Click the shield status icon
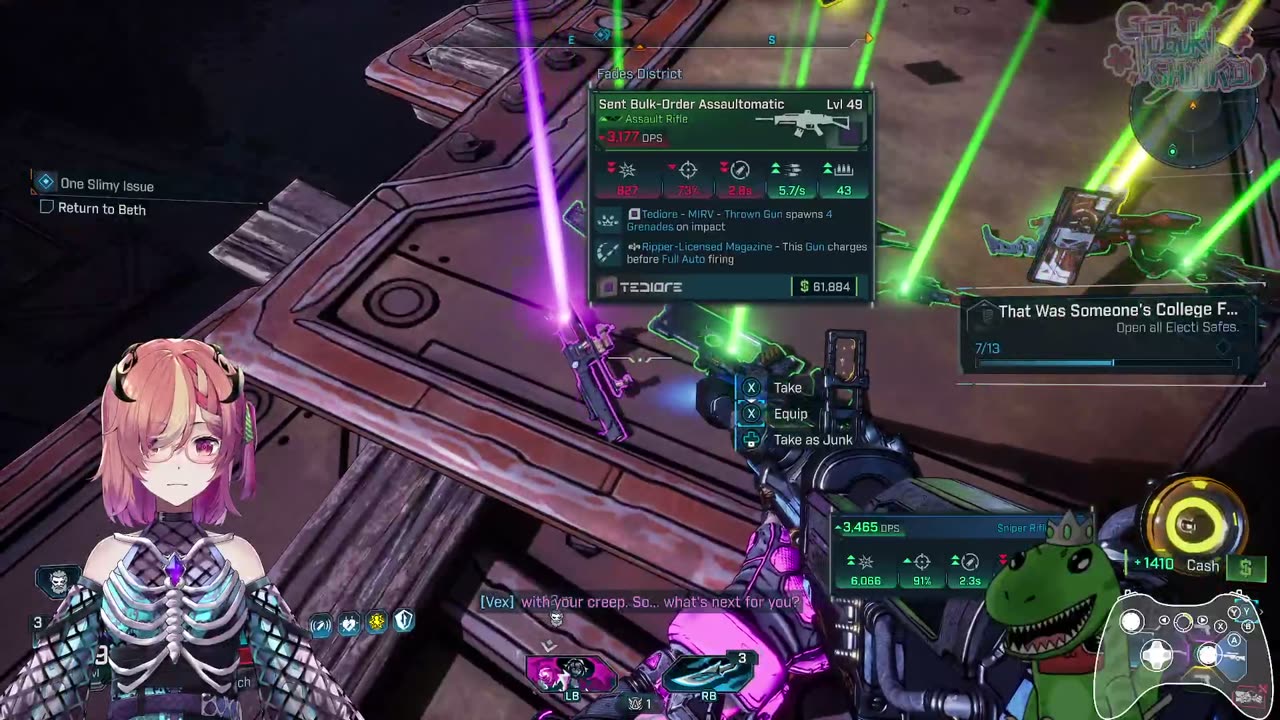This screenshot has width=1280, height=720. pyautogui.click(x=403, y=622)
